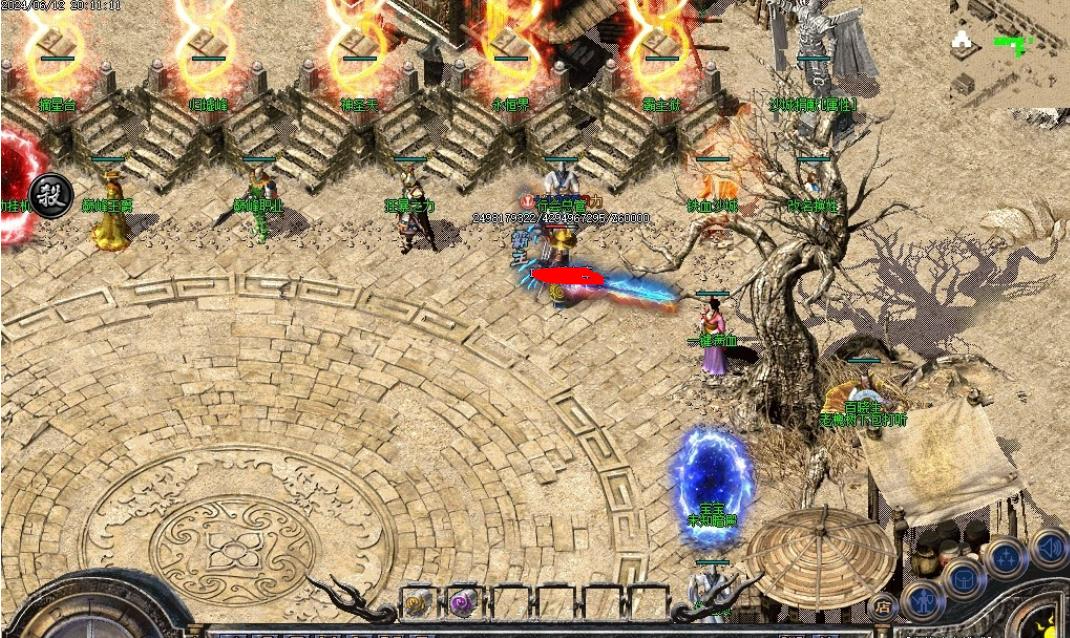Screen dimensions: 1070x638
Task: Click the round 殺 (kill) button
Action: pyautogui.click(x=50, y=195)
